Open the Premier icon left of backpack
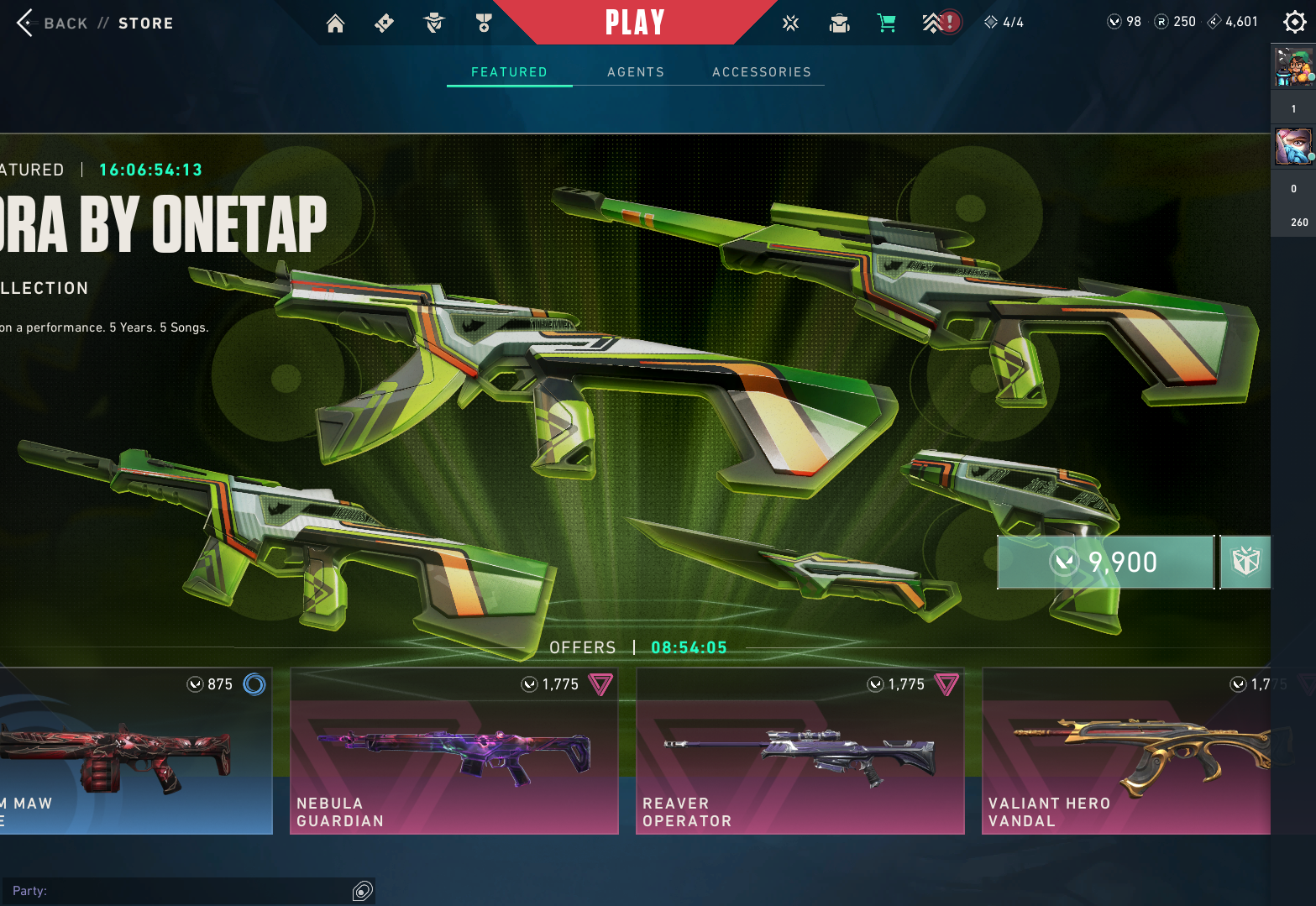The height and width of the screenshot is (906, 1316). [x=790, y=24]
